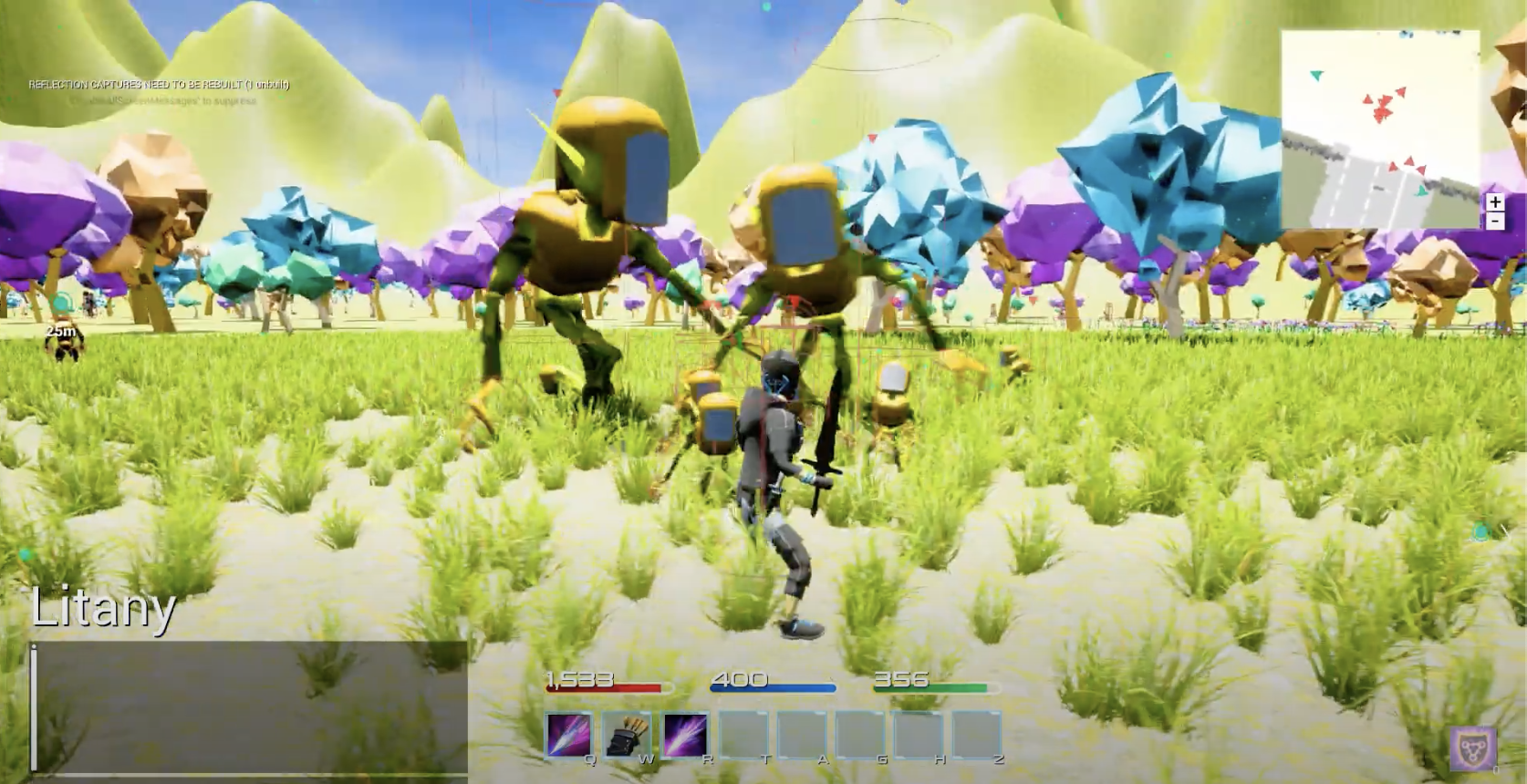Click on the minimap

tap(1379, 128)
